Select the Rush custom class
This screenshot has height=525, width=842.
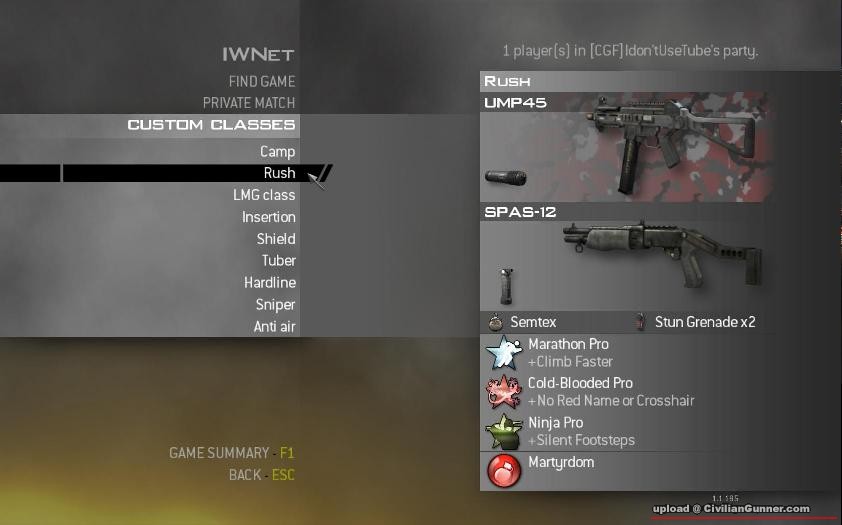279,174
